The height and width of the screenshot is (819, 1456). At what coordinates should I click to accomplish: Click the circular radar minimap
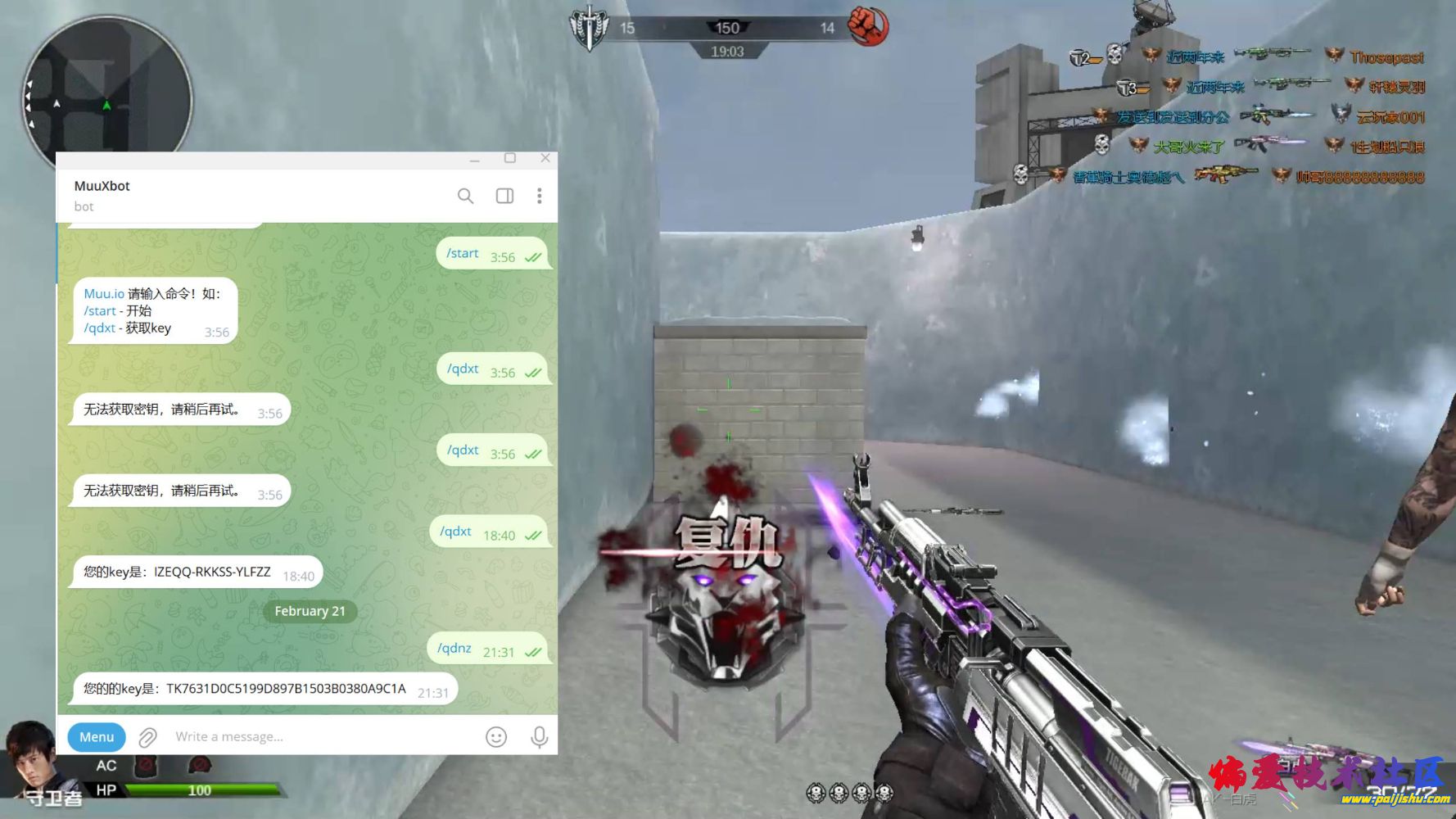pyautogui.click(x=106, y=90)
